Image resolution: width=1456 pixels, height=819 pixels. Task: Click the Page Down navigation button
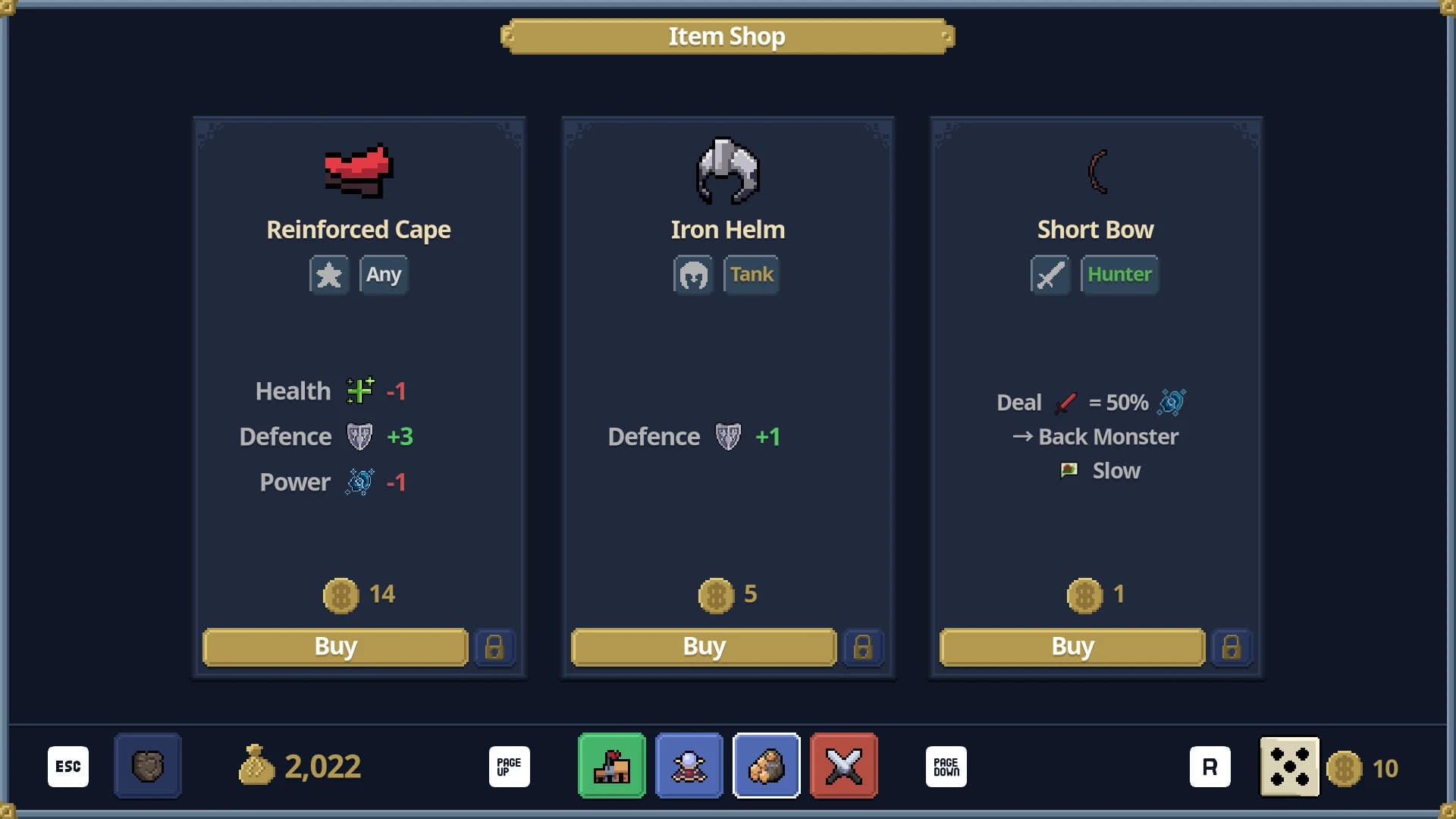(x=946, y=766)
